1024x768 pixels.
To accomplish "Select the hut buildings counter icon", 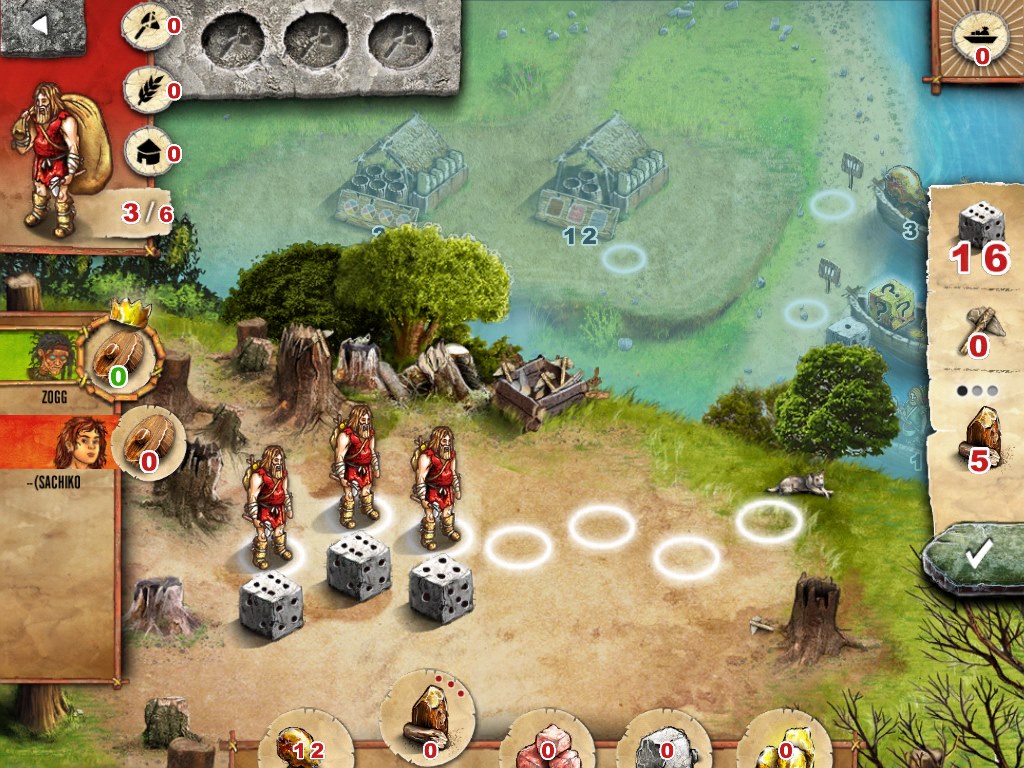I will point(145,152).
